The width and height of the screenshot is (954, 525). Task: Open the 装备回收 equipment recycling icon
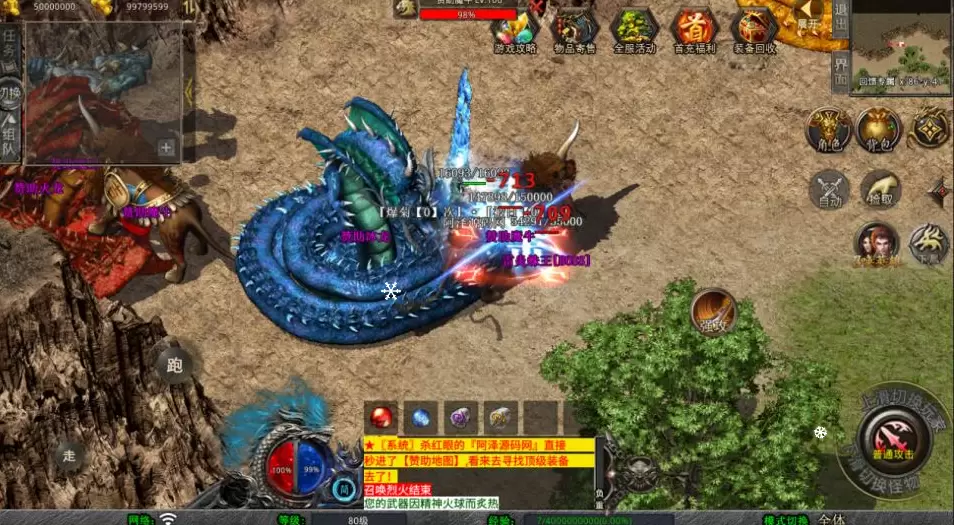753,29
